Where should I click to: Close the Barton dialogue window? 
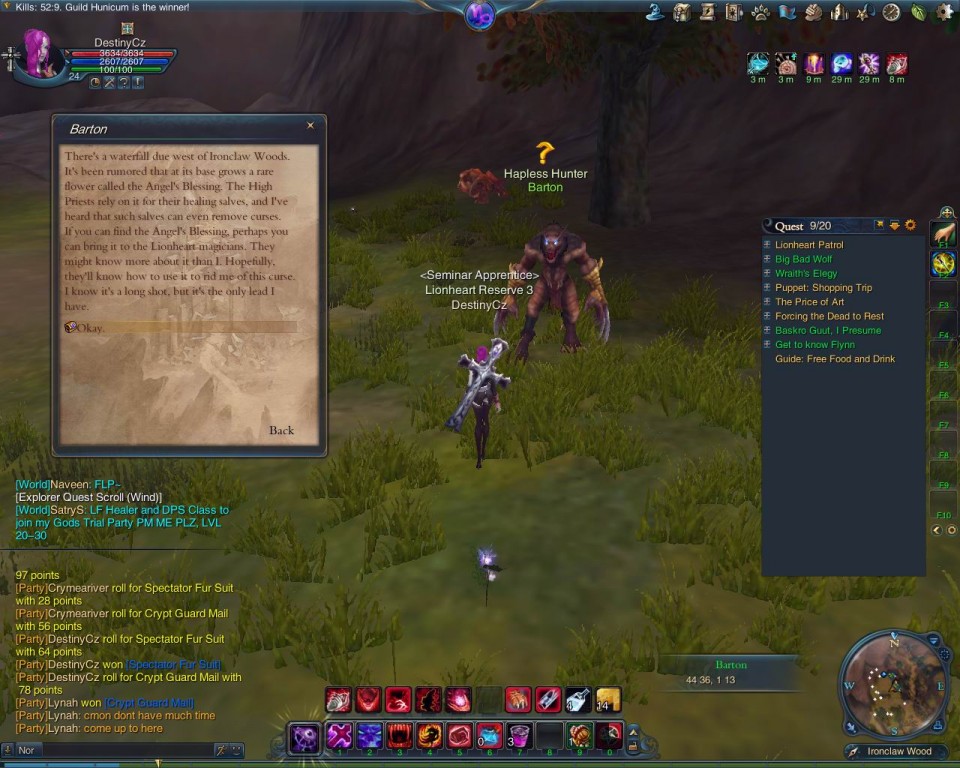(x=310, y=126)
